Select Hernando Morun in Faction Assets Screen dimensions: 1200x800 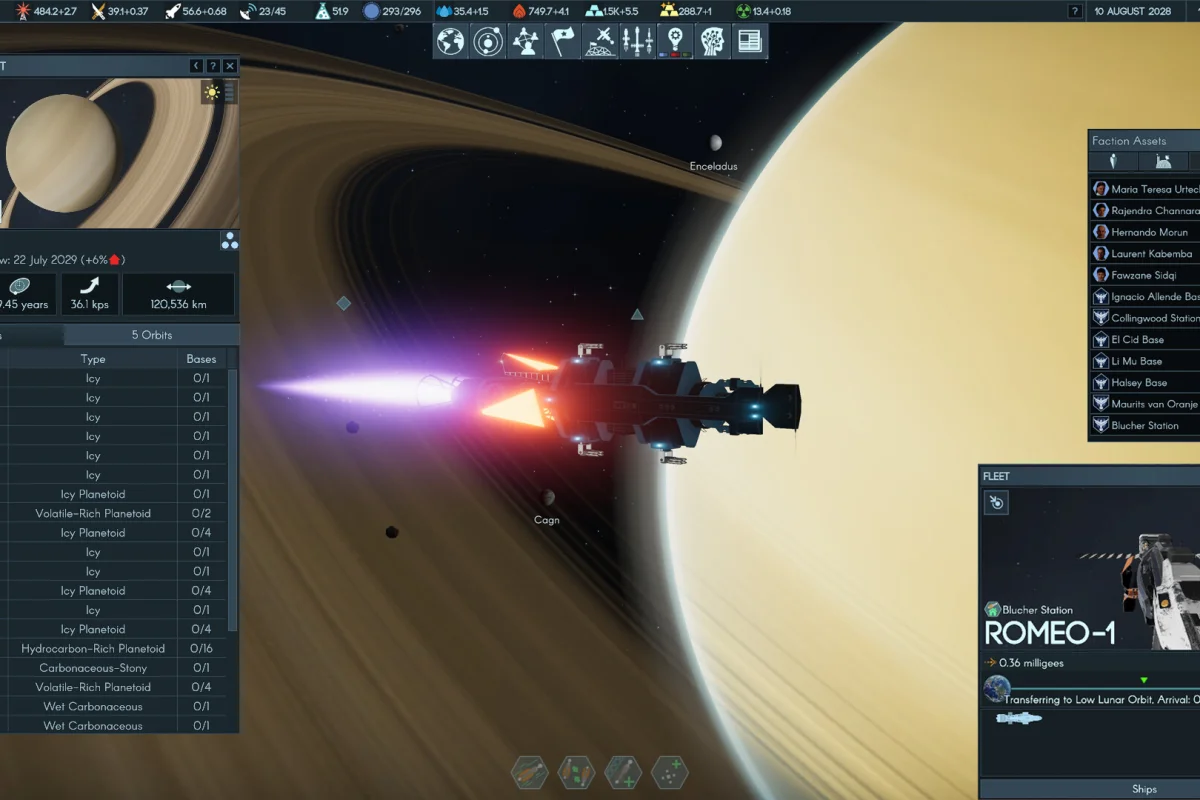[1149, 232]
